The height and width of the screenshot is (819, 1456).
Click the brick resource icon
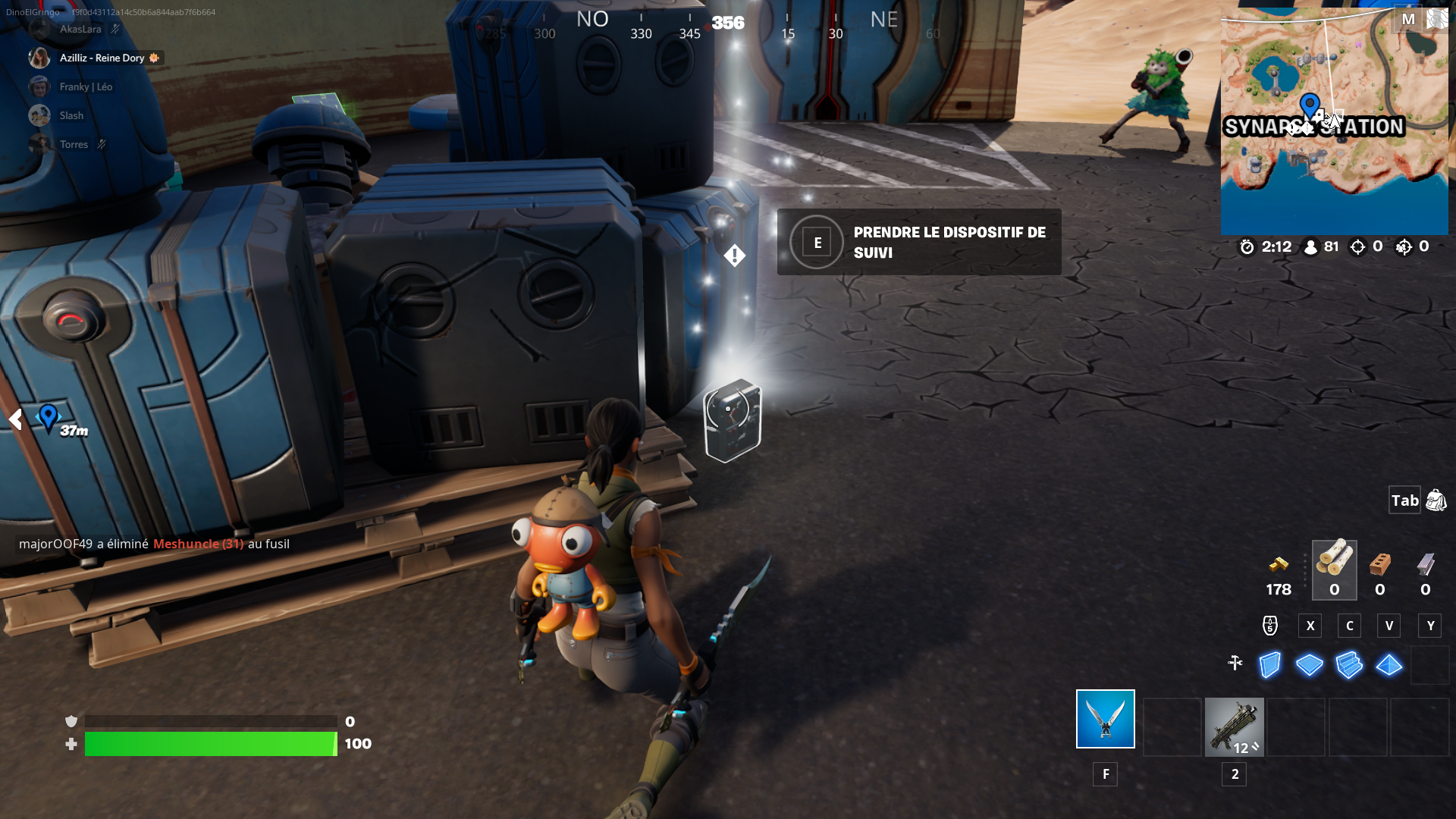pos(1380,565)
